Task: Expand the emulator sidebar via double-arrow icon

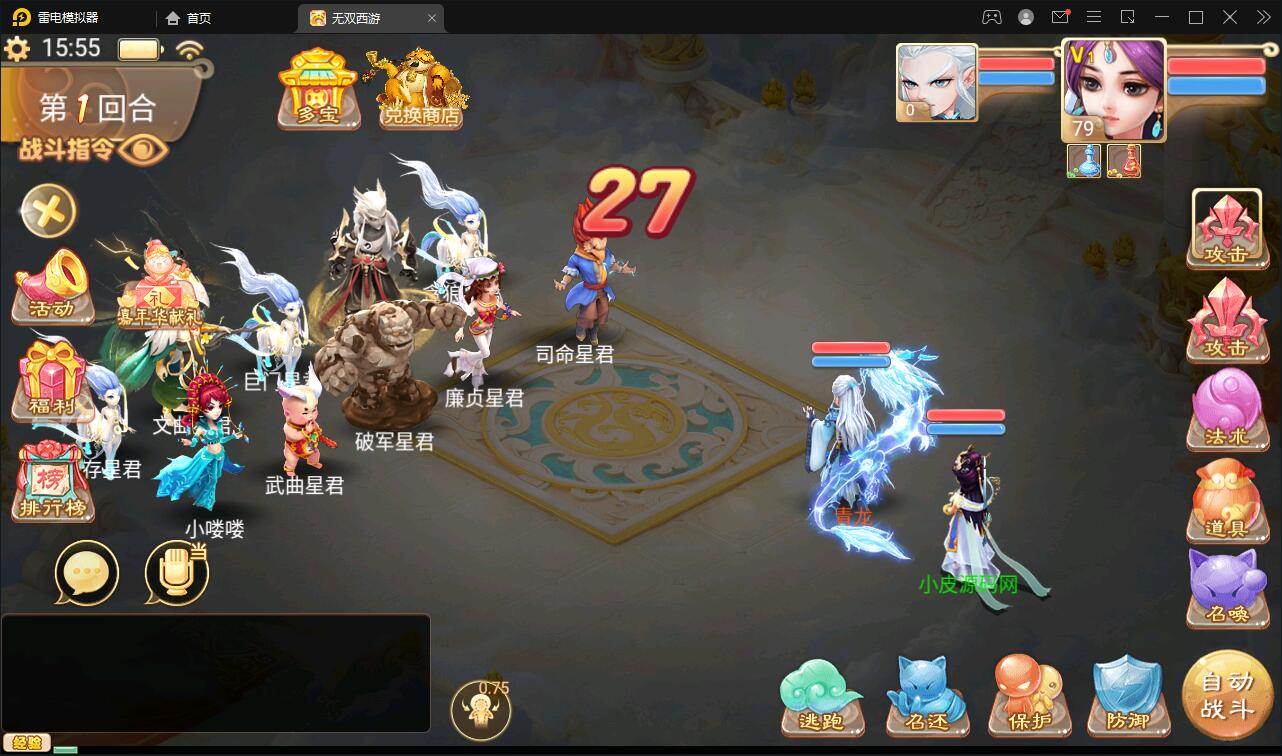Action: tap(1263, 17)
